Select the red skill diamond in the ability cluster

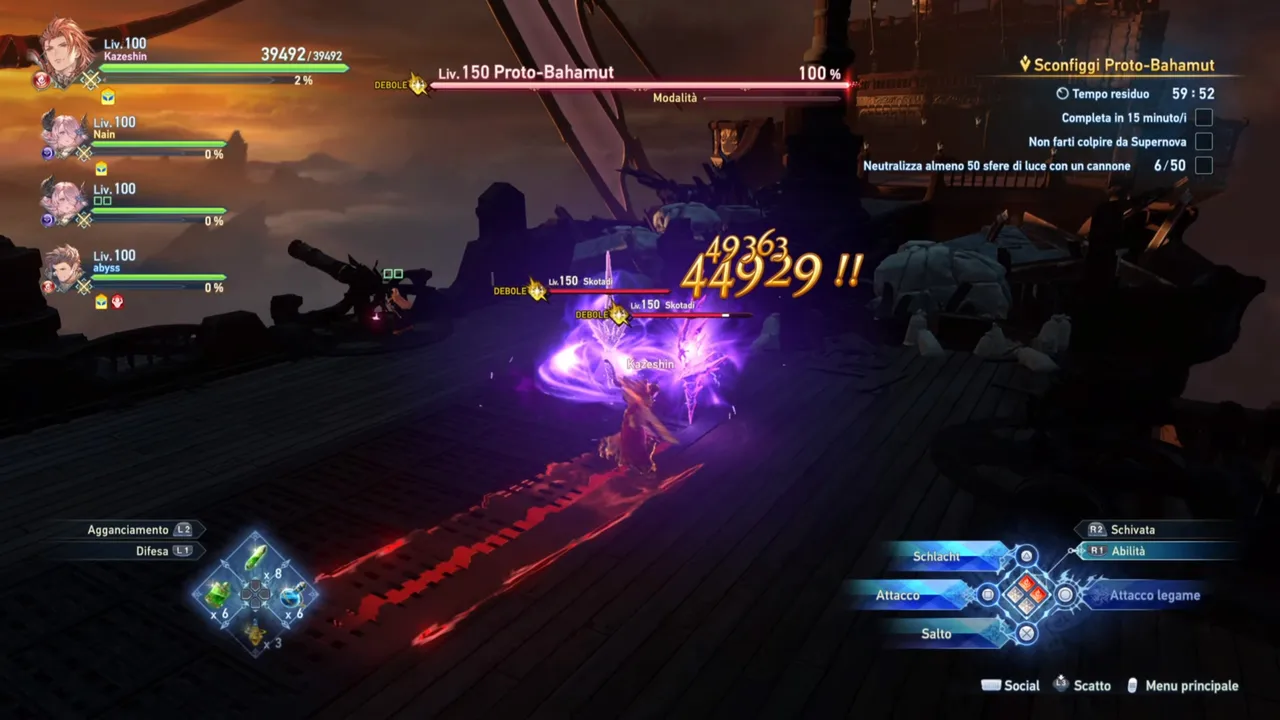click(1025, 581)
